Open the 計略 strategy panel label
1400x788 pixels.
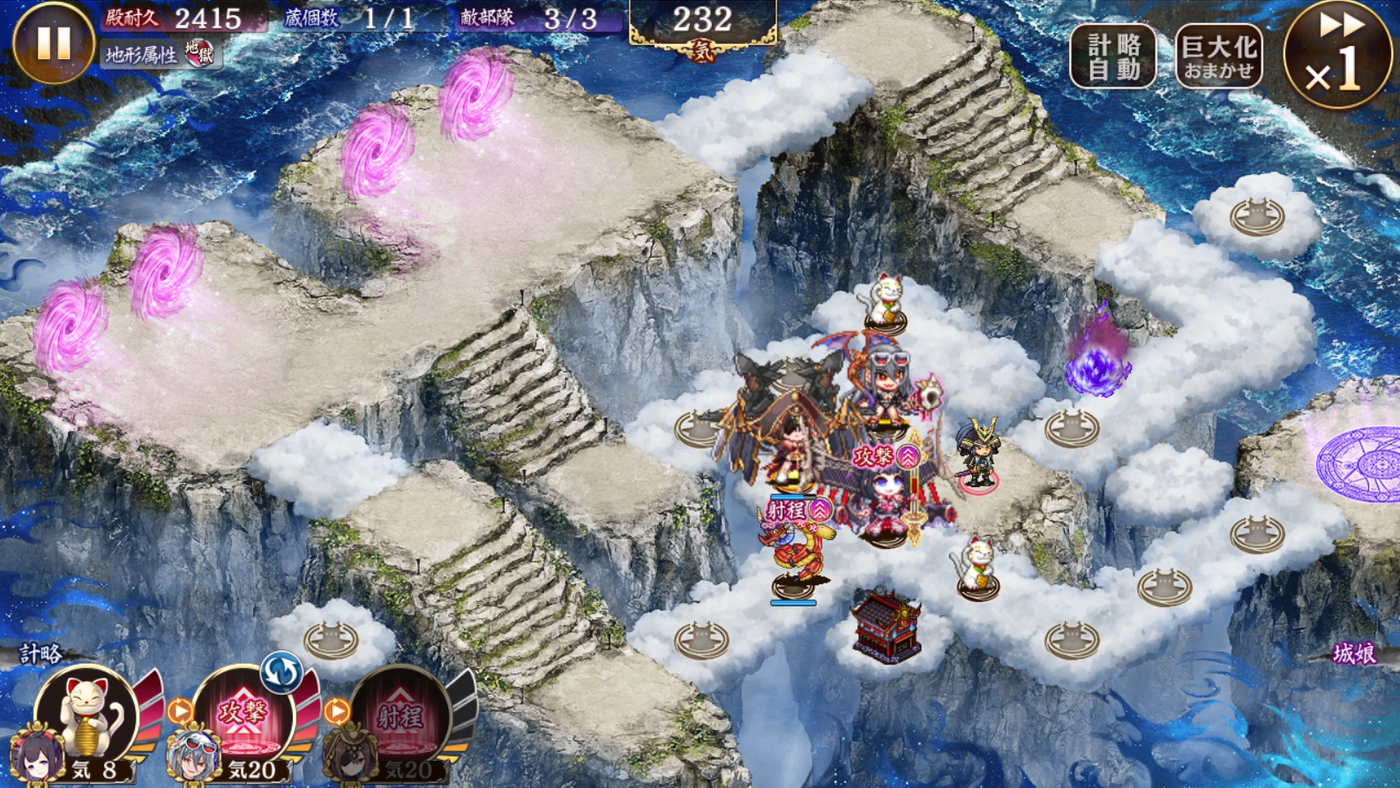(x=41, y=654)
